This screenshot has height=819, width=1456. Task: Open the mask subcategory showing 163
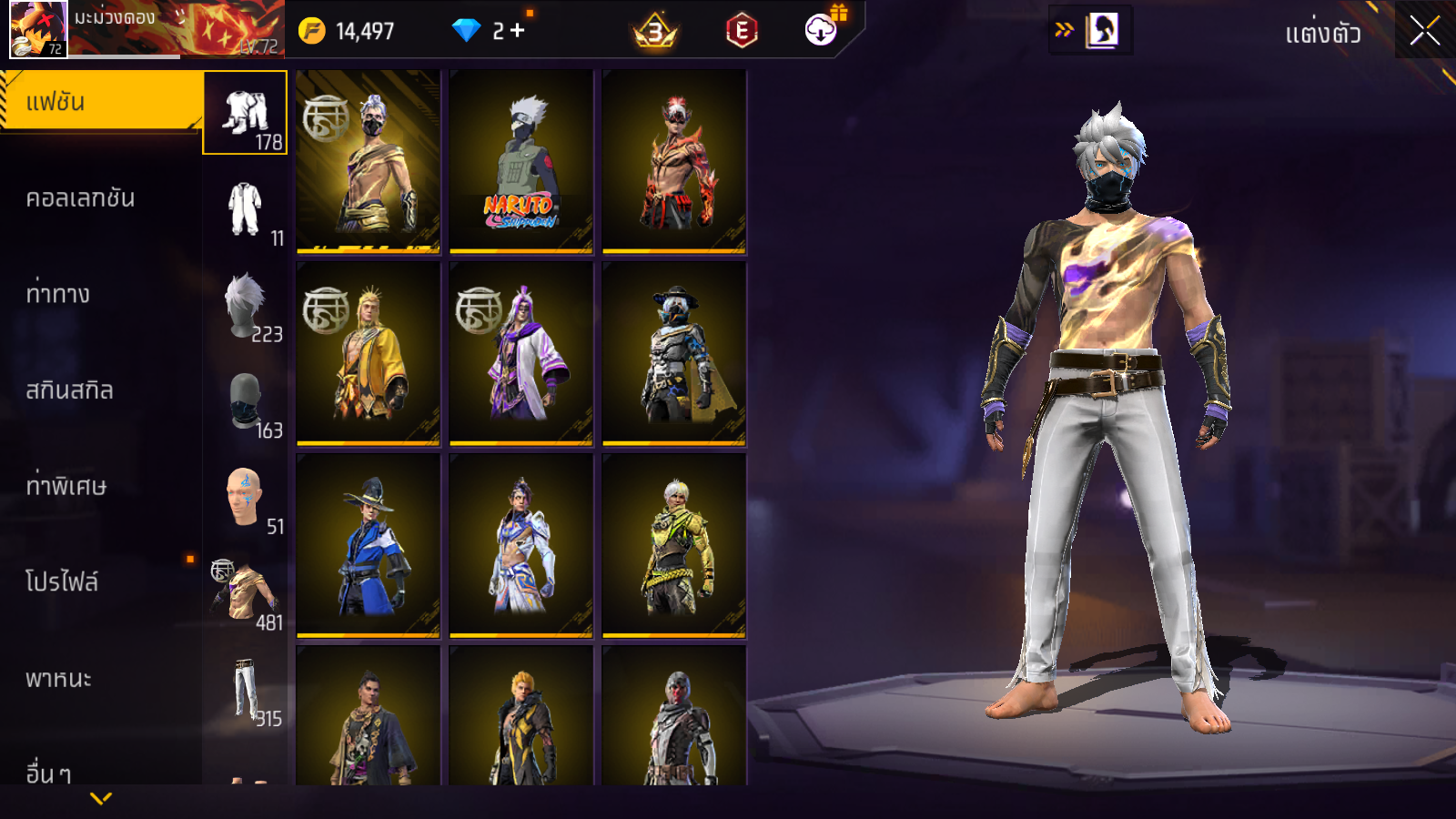pos(245,402)
